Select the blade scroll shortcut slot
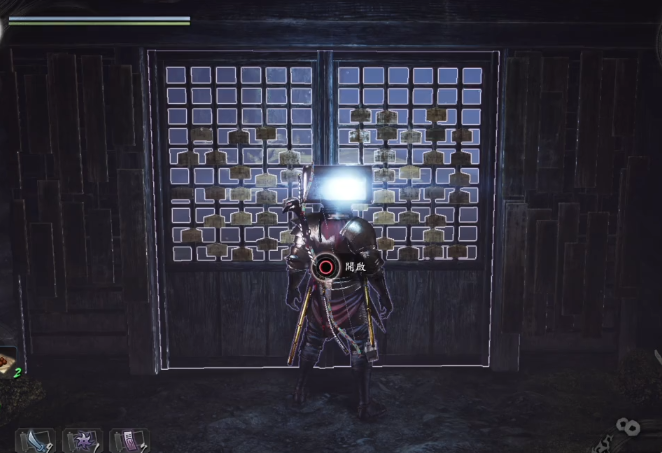Screen dimensions: 662x453 click(x=35, y=441)
